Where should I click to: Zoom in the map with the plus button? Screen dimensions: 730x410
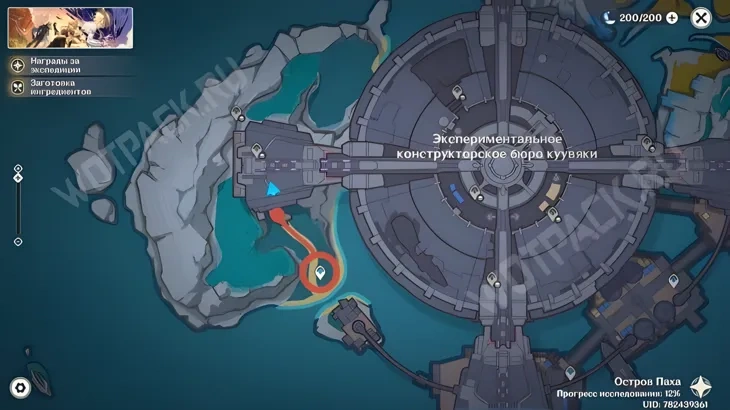(x=18, y=168)
